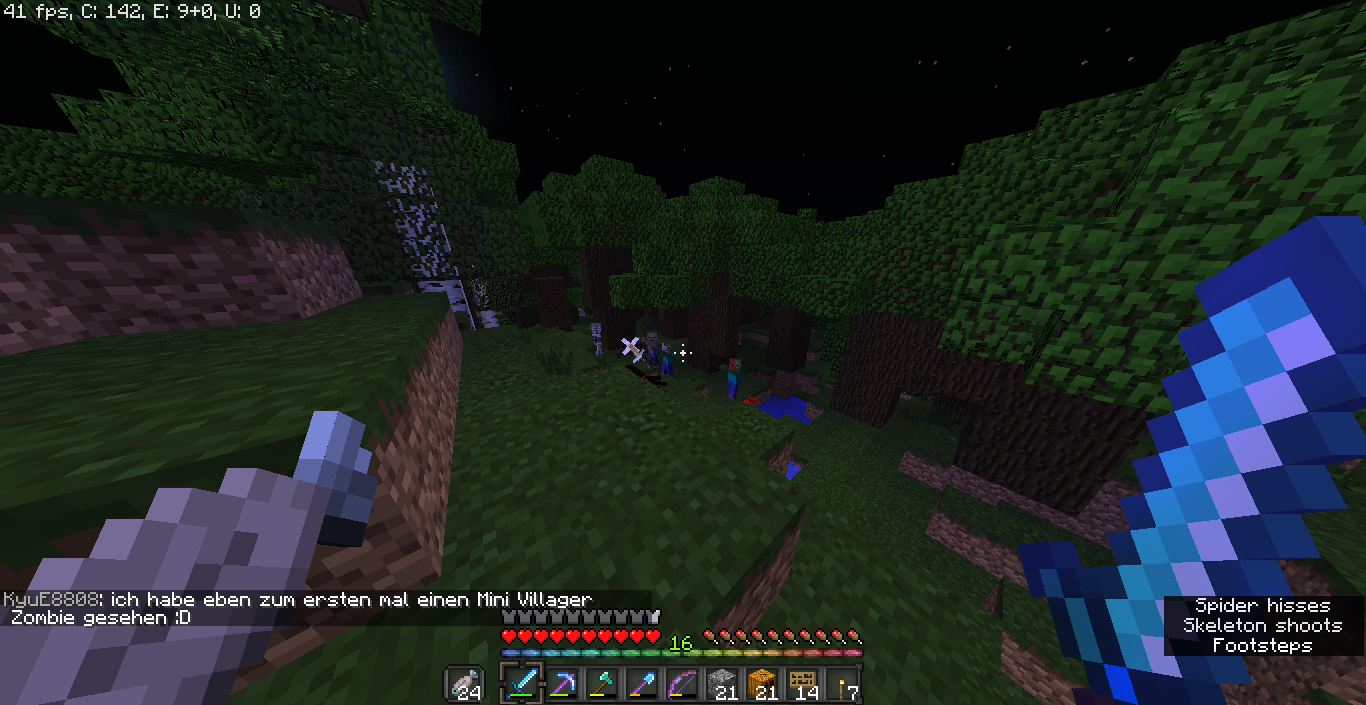Click the off-hand raw fish slot
The height and width of the screenshot is (705, 1366).
465,685
